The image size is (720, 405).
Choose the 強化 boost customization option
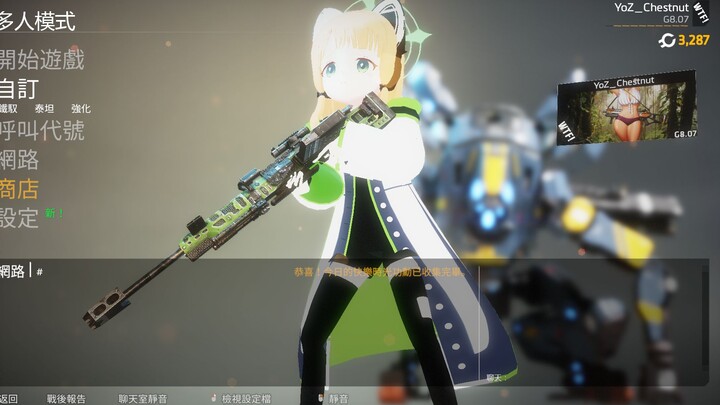coord(81,108)
